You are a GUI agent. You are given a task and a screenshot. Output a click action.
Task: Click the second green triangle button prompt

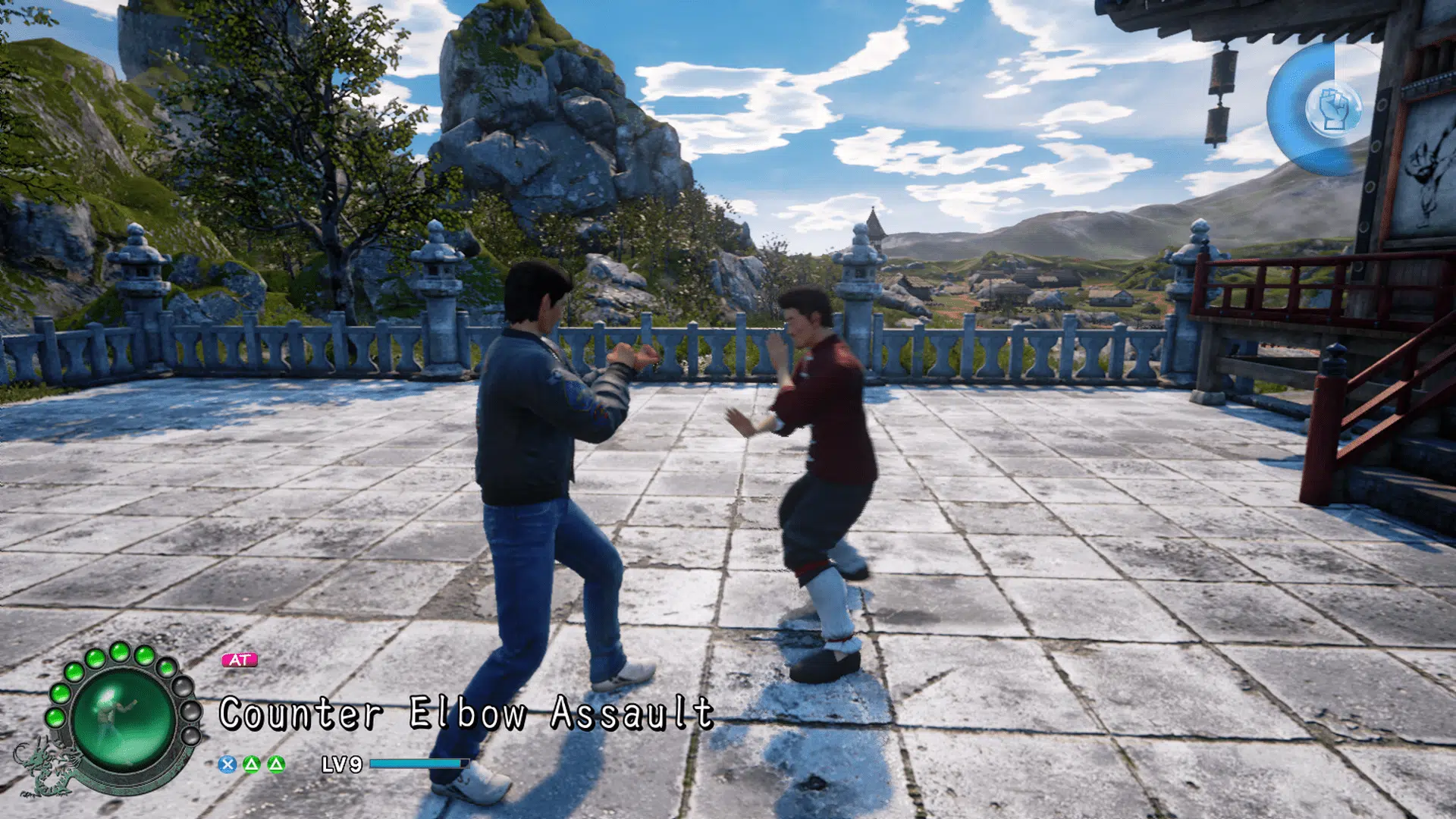click(278, 764)
